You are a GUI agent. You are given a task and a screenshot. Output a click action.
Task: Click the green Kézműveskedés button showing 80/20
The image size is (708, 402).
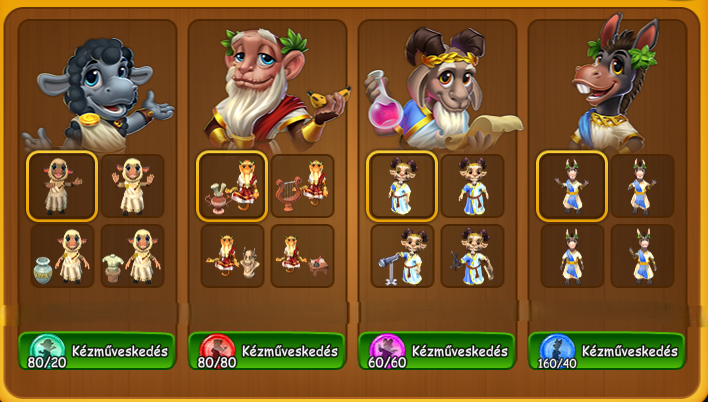coord(97,351)
